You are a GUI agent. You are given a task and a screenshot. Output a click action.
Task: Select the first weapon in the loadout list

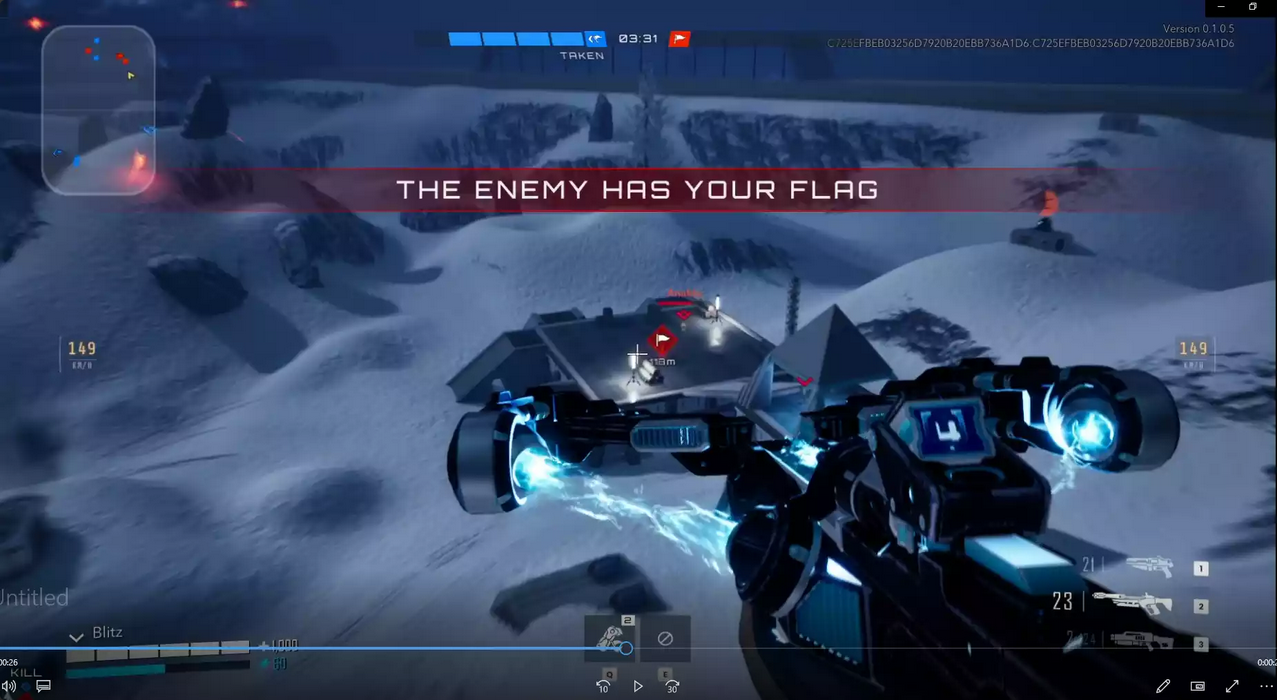[1149, 567]
